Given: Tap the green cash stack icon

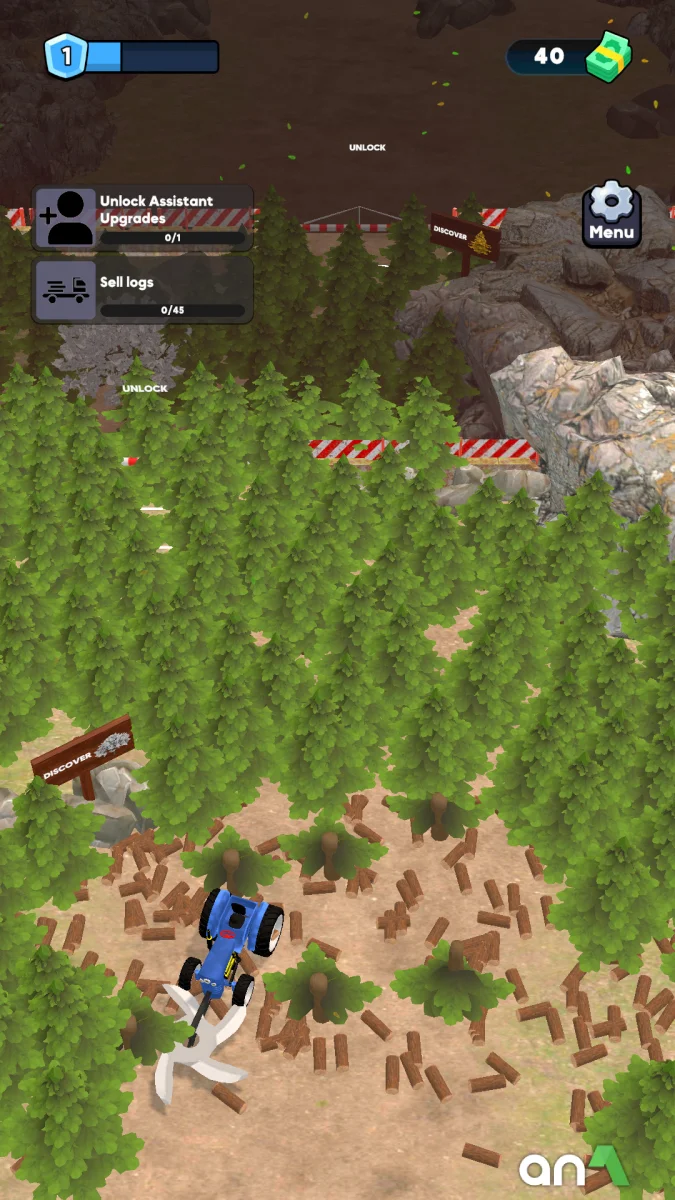Looking at the screenshot, I should click(x=607, y=56).
